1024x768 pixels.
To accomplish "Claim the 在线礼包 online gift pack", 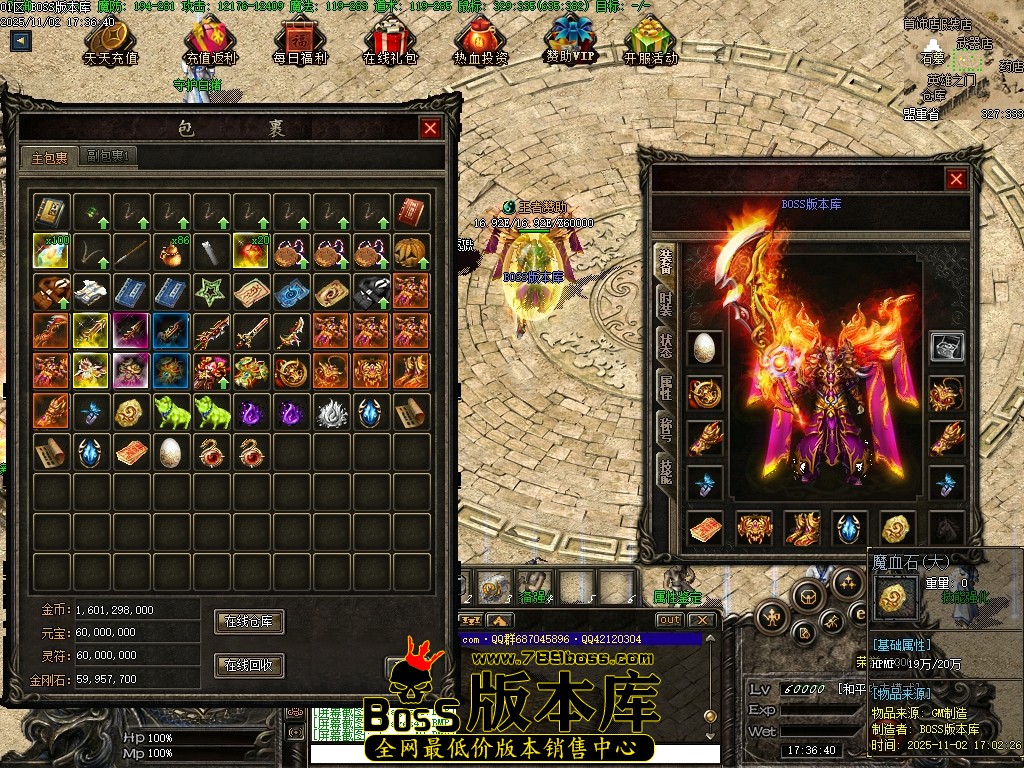I will 390,40.
